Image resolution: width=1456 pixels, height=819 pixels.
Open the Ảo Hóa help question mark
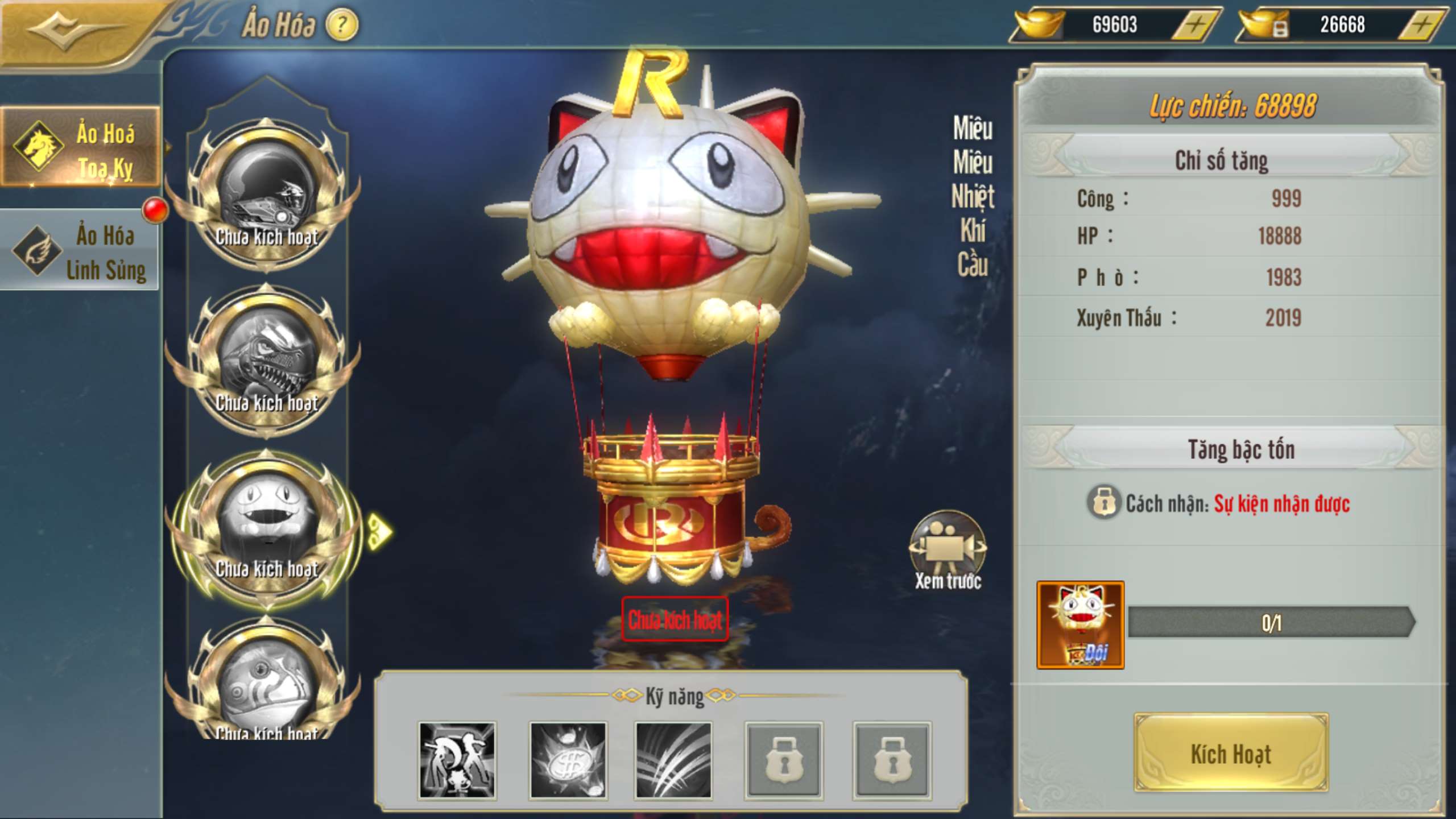(342, 25)
